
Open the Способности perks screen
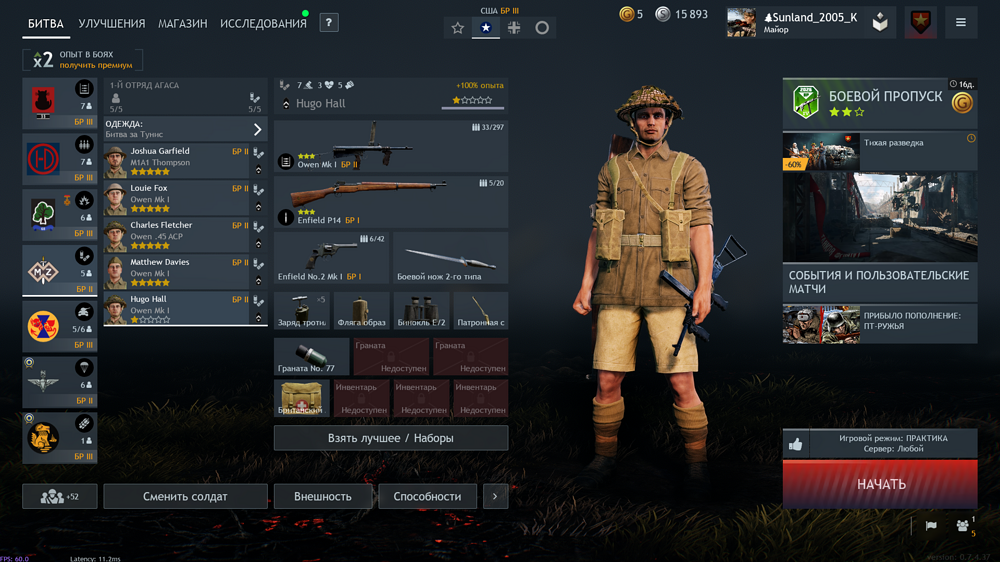(427, 496)
